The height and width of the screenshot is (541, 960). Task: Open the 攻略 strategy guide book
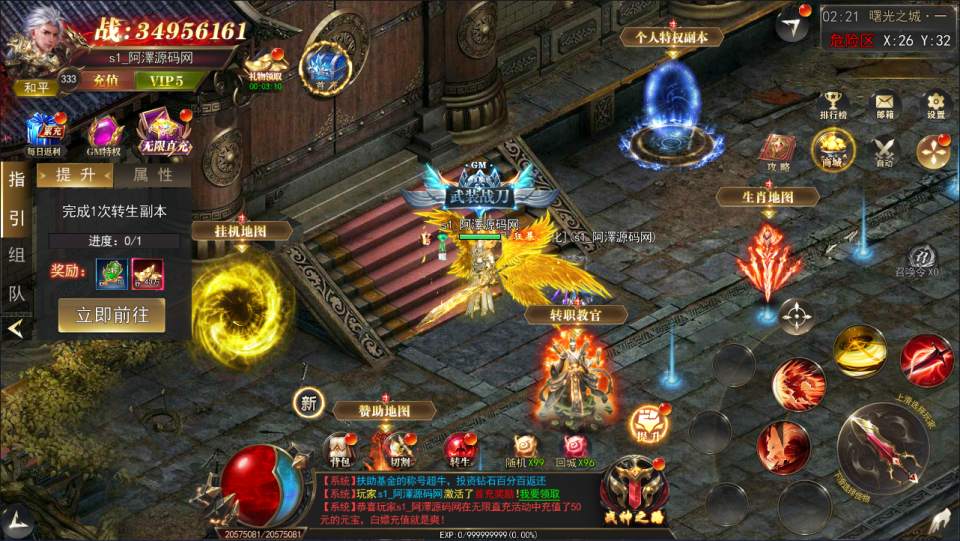[x=778, y=151]
